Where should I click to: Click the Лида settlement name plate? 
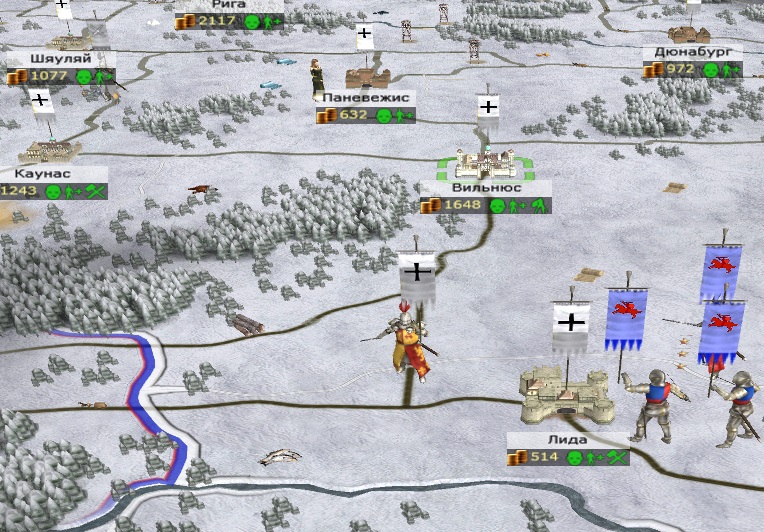[568, 440]
